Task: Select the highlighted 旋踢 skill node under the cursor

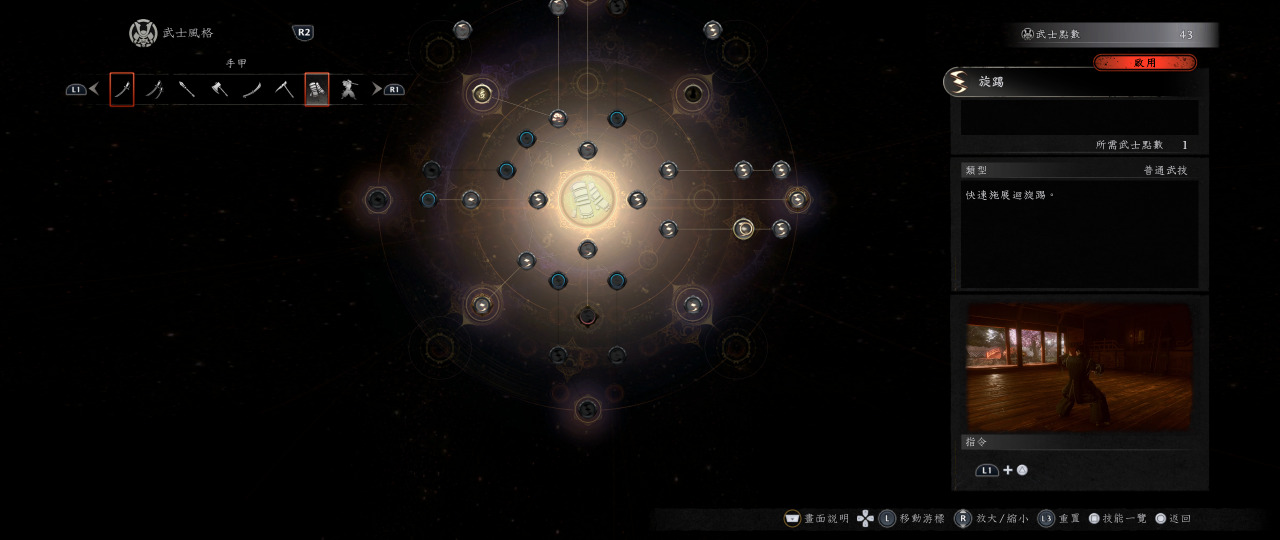Action: [x=743, y=229]
